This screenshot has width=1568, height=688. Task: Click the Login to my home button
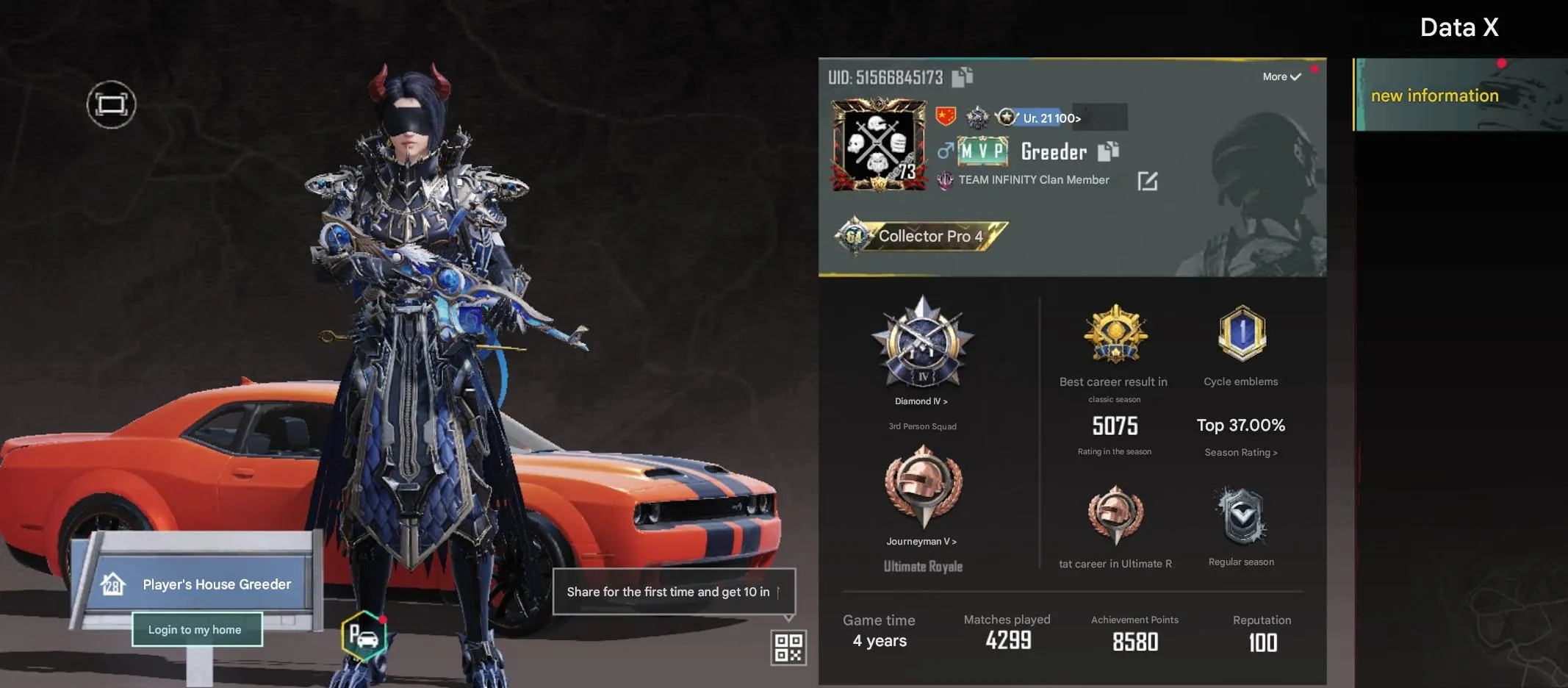click(196, 629)
